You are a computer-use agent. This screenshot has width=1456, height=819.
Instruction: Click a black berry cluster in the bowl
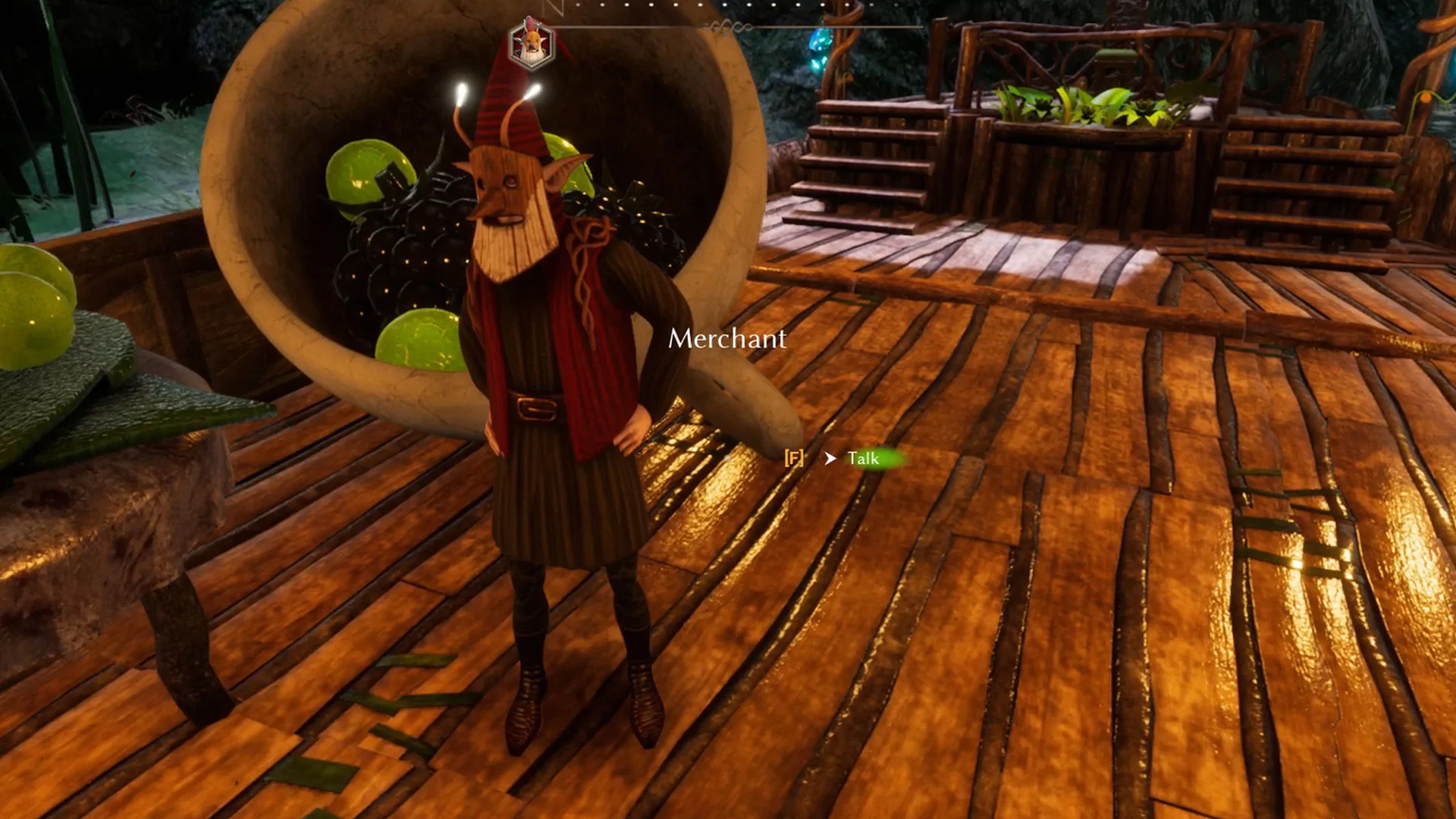click(x=409, y=250)
